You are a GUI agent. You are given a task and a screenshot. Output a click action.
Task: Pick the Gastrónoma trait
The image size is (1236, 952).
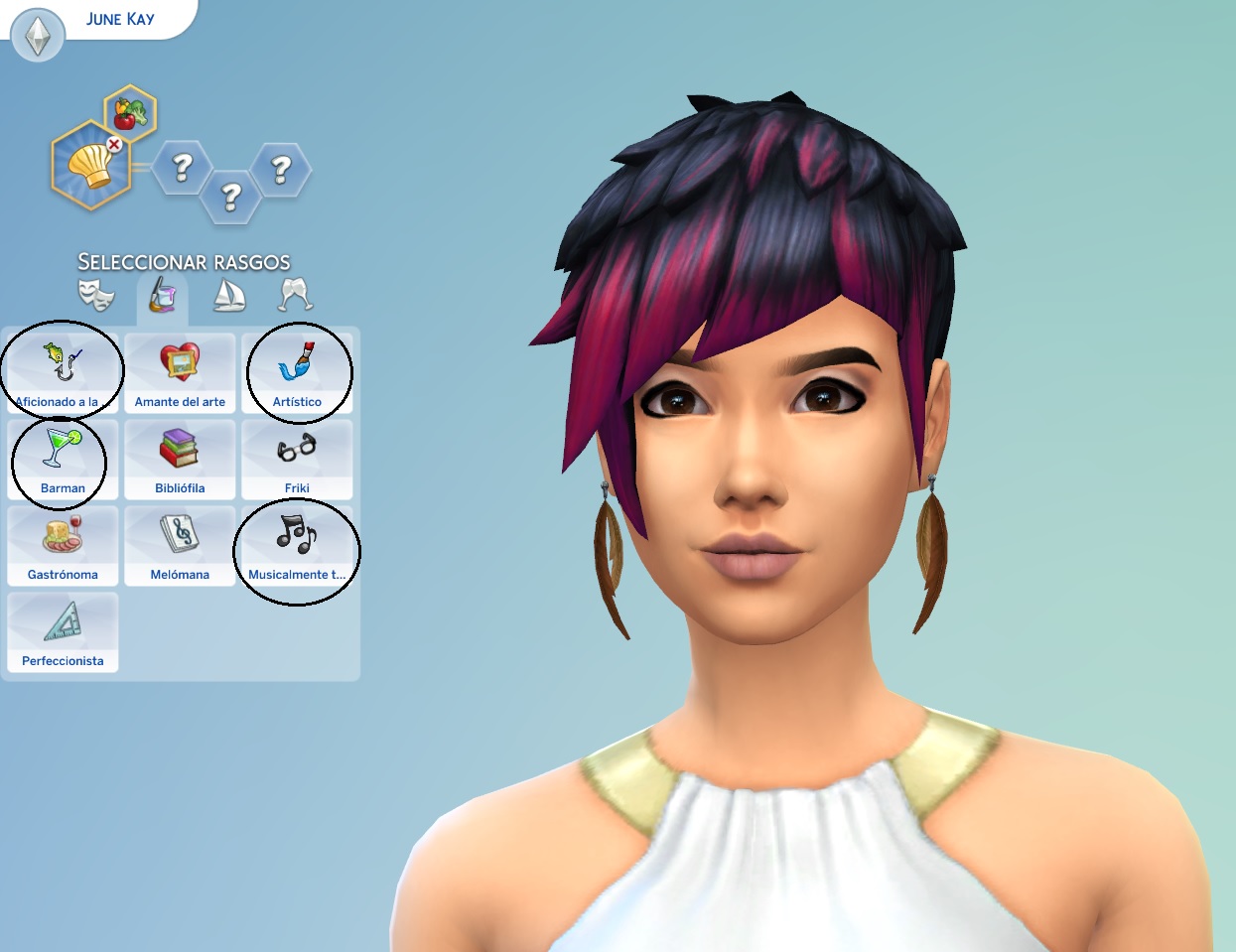(x=63, y=545)
